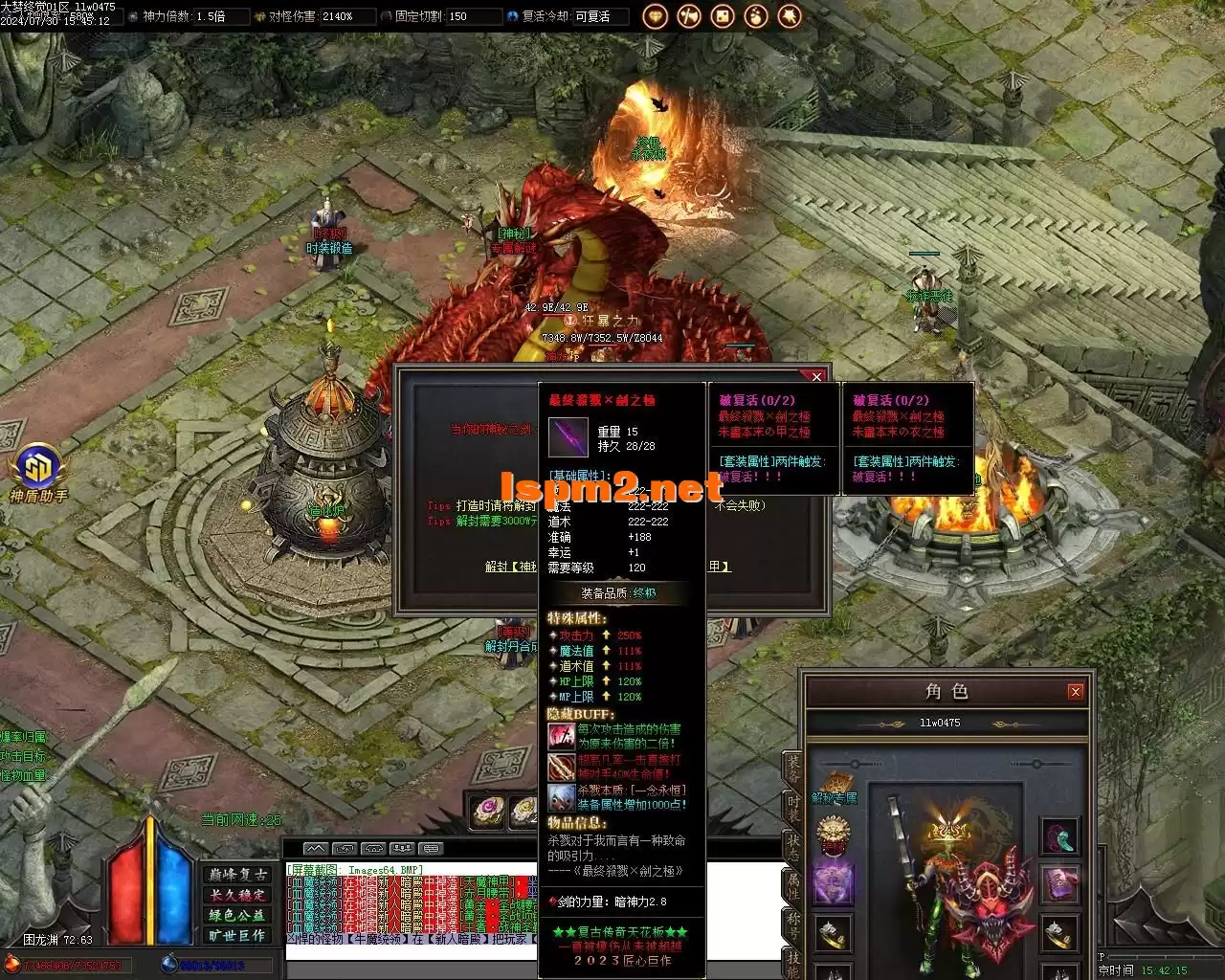Choose the purple spellbook equipment slot
This screenshot has height=980, width=1225.
click(x=1059, y=883)
